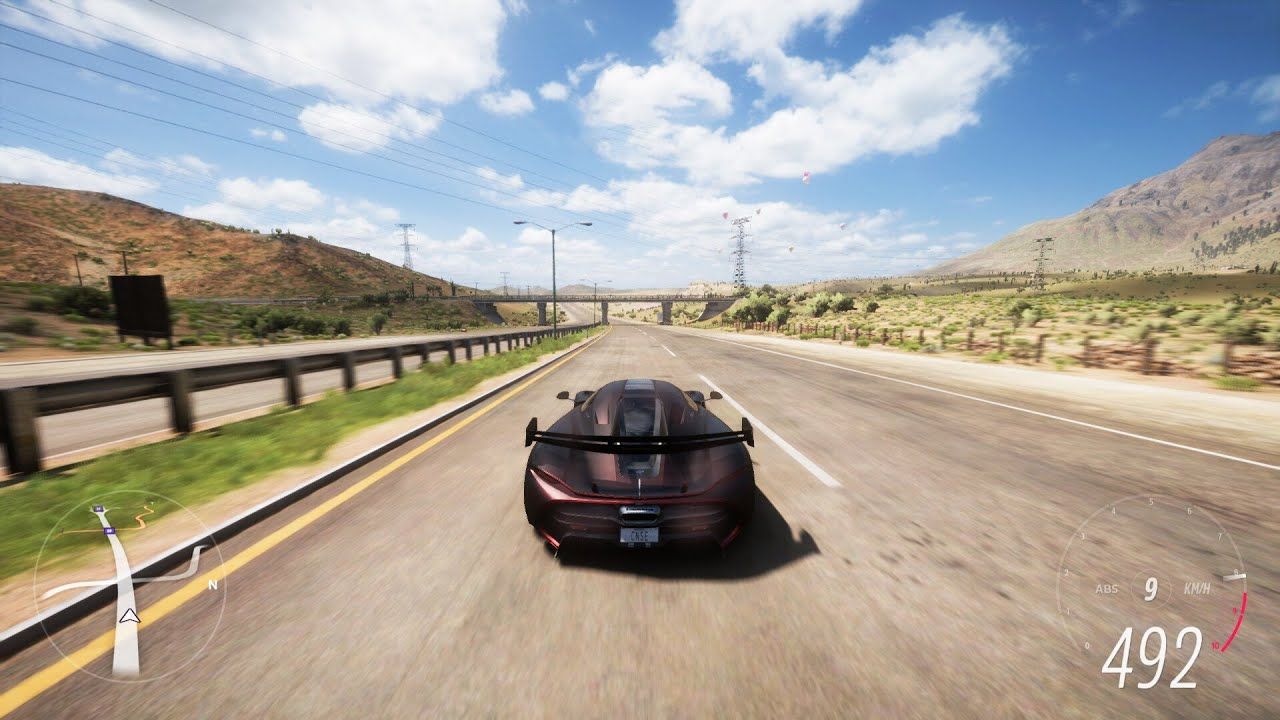
Task: Open the circular minimap
Action: pyautogui.click(x=129, y=587)
